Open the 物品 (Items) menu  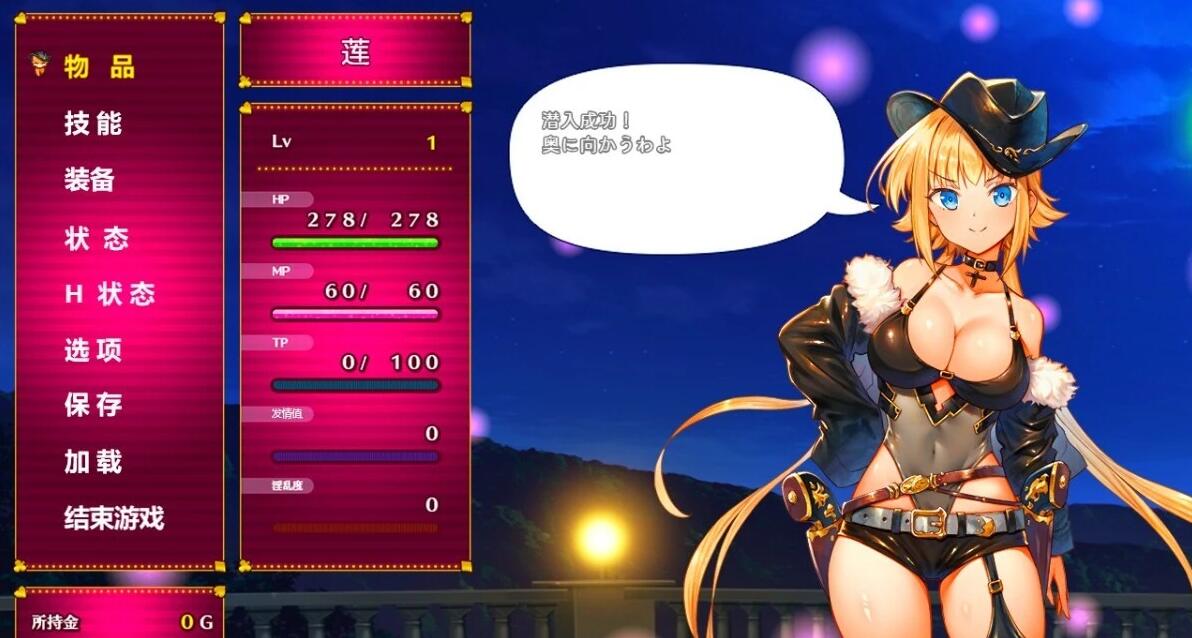tap(99, 67)
